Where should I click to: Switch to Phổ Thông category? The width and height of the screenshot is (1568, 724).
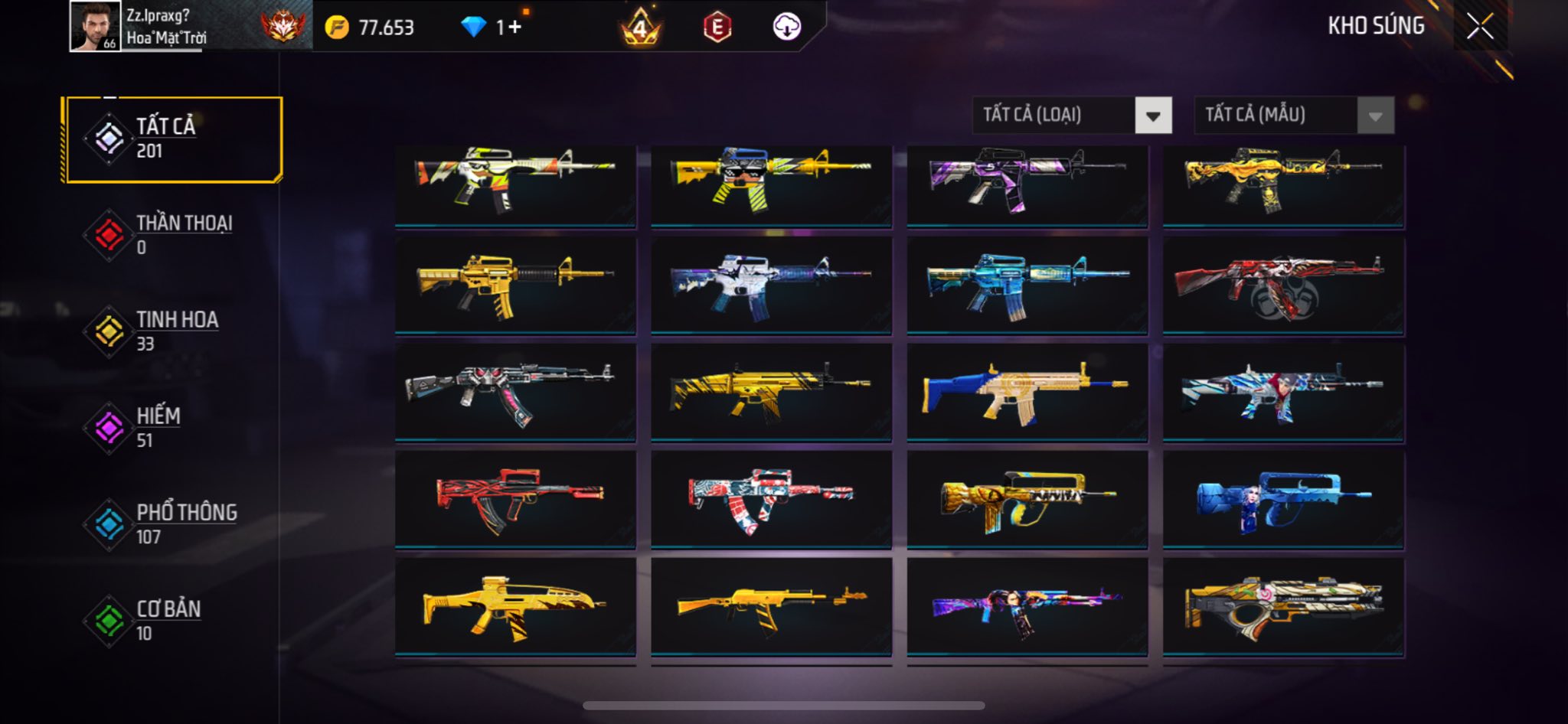pos(175,524)
